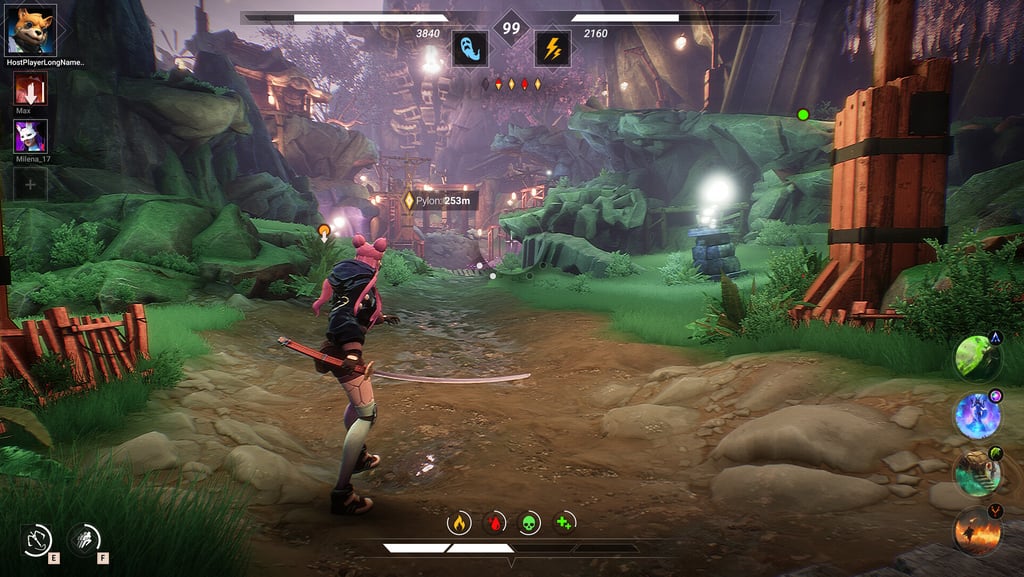The height and width of the screenshot is (577, 1024).
Task: Activate the fiery warrior ability
Action: [x=977, y=530]
